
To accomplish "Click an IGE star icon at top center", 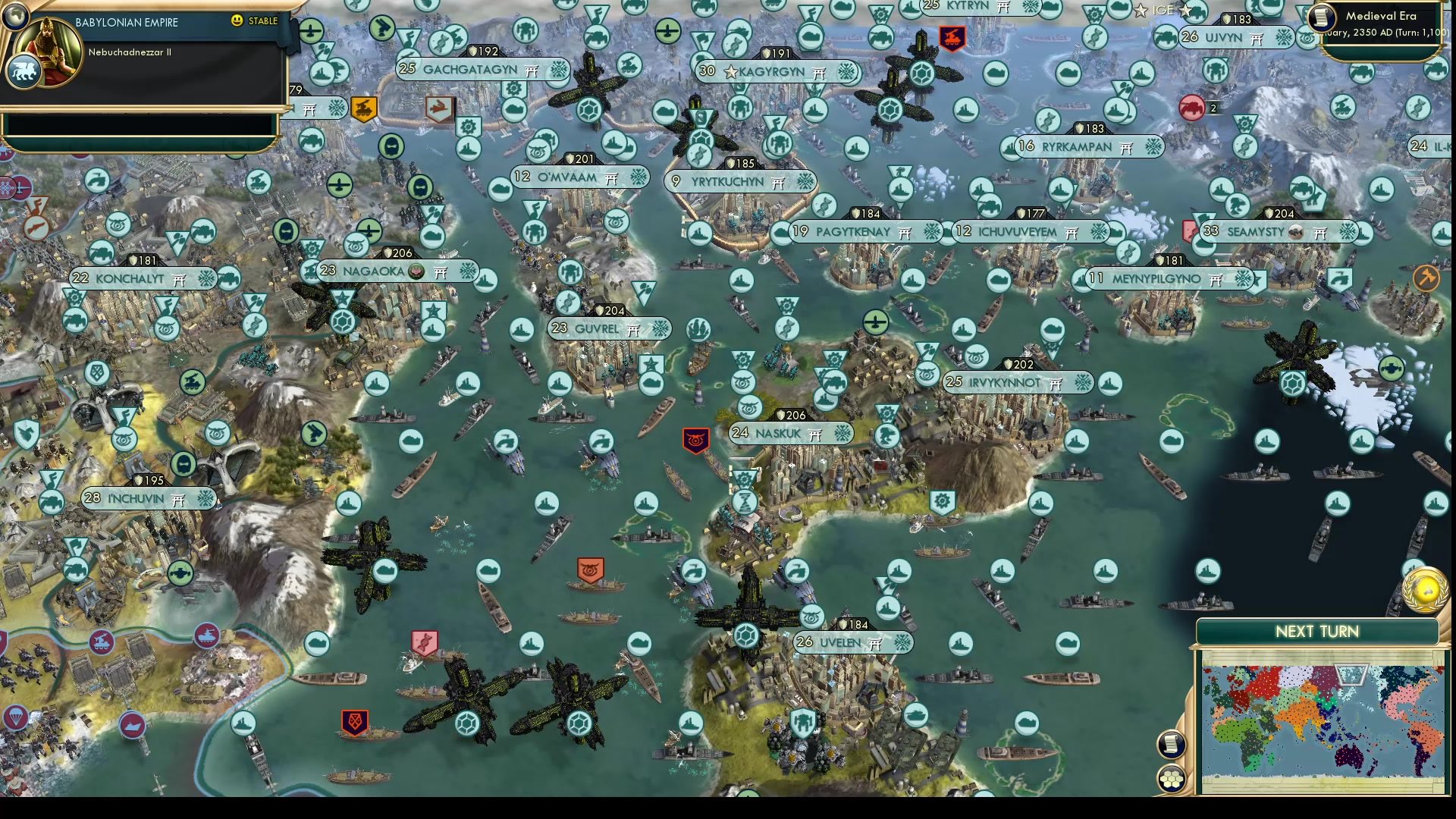I will tap(1141, 10).
